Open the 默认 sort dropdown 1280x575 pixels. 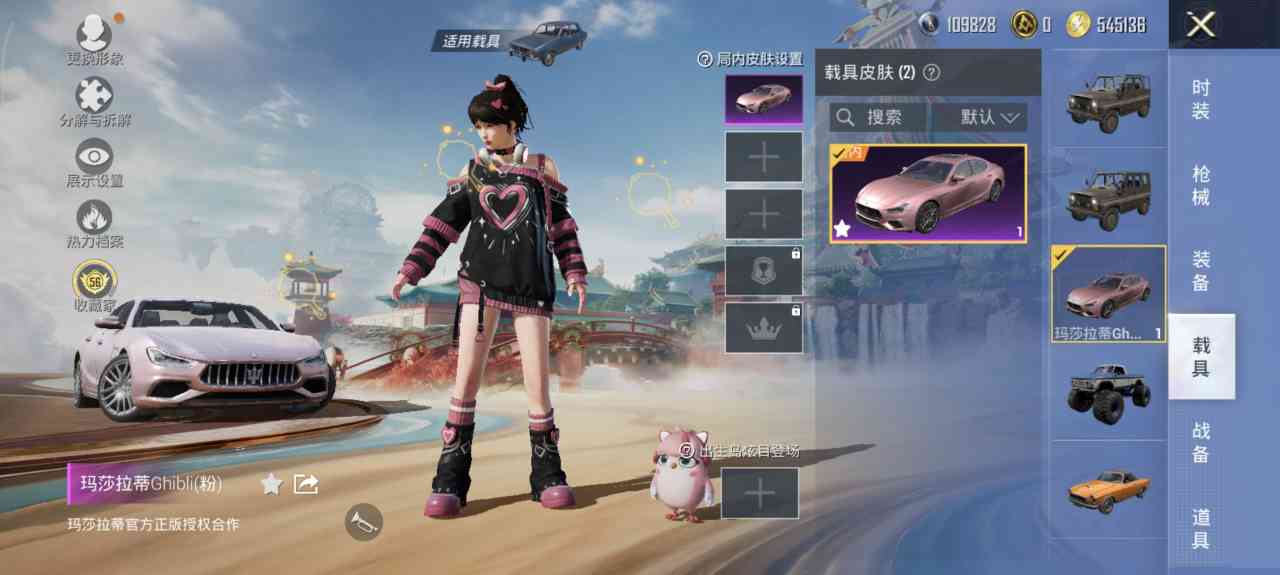(x=980, y=117)
